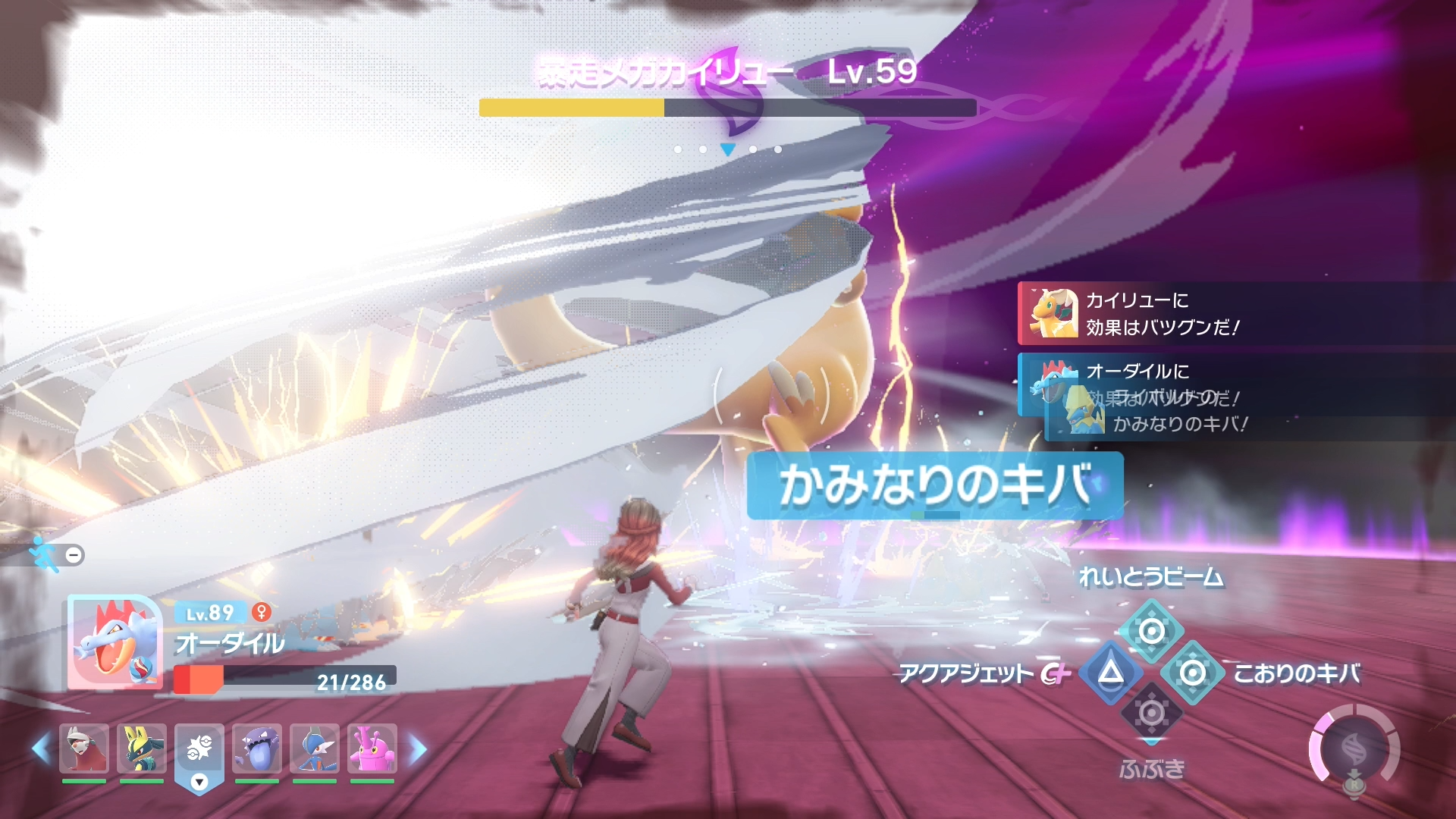Select the active Poké Ball swap slot
The width and height of the screenshot is (1456, 819).
199,748
